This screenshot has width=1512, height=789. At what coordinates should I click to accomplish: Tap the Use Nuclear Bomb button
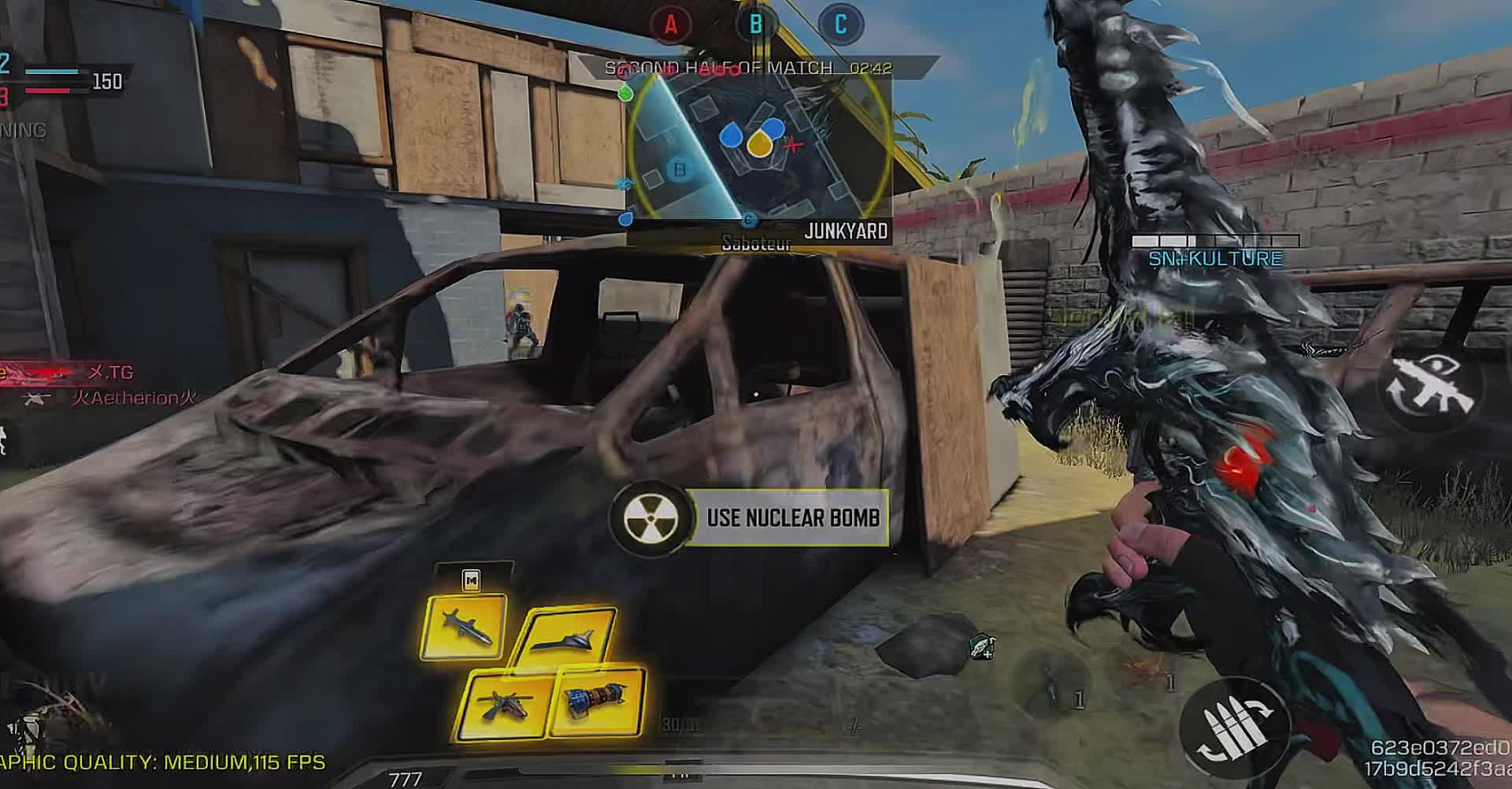[750, 517]
